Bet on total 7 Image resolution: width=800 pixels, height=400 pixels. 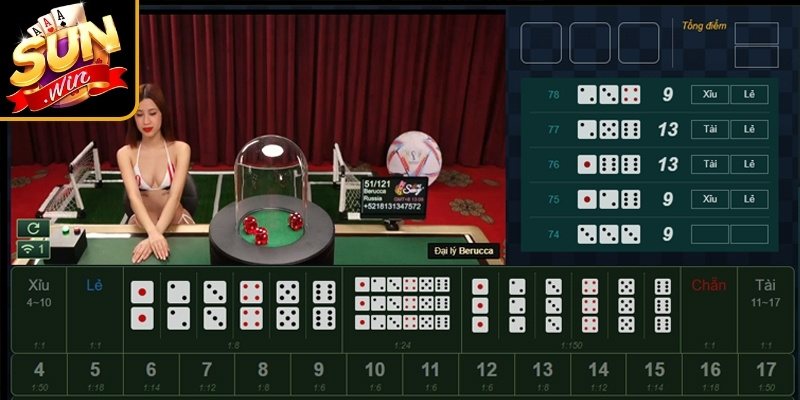206,375
